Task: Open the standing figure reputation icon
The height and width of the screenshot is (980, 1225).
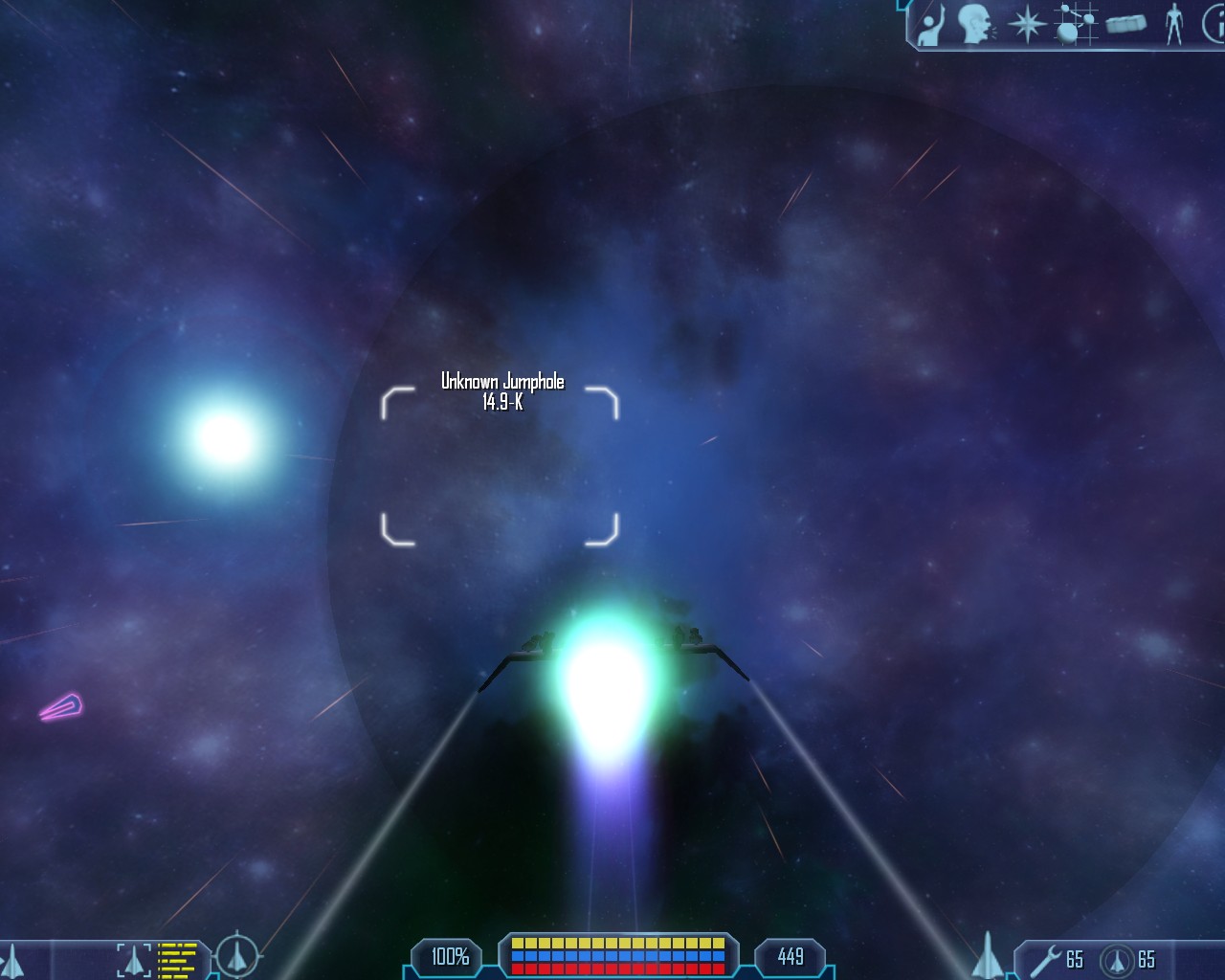Action: coord(1174,24)
